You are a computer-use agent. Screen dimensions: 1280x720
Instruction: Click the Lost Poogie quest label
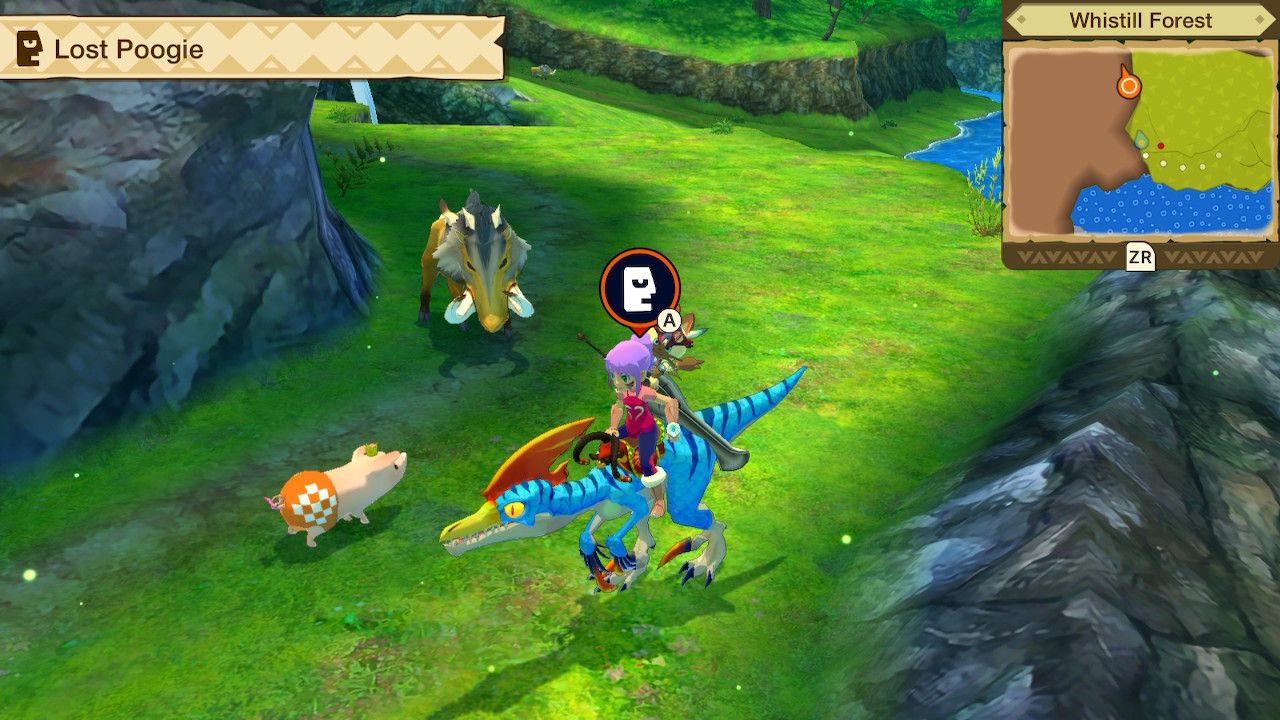132,49
